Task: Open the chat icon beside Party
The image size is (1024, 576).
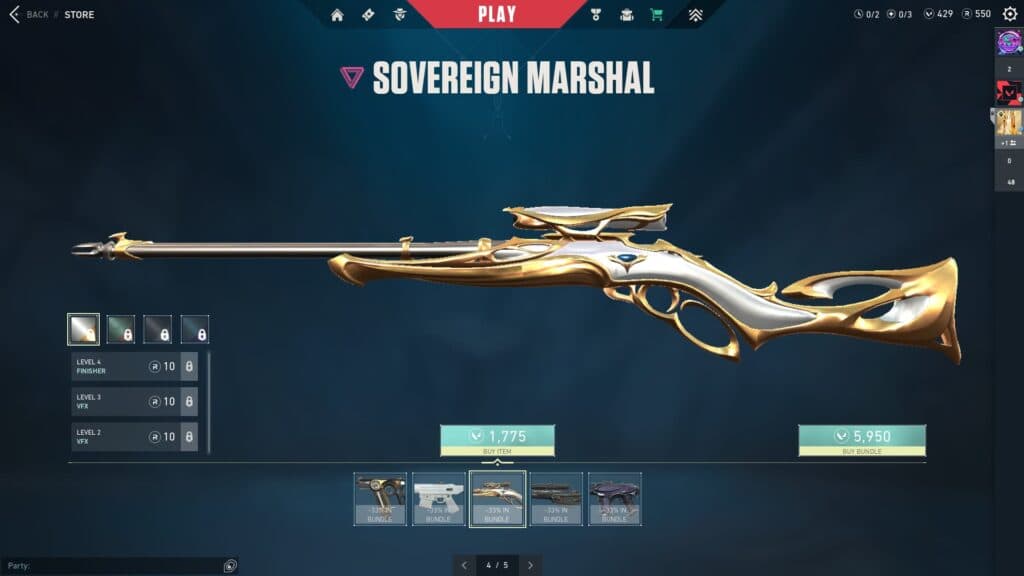Action: point(230,566)
